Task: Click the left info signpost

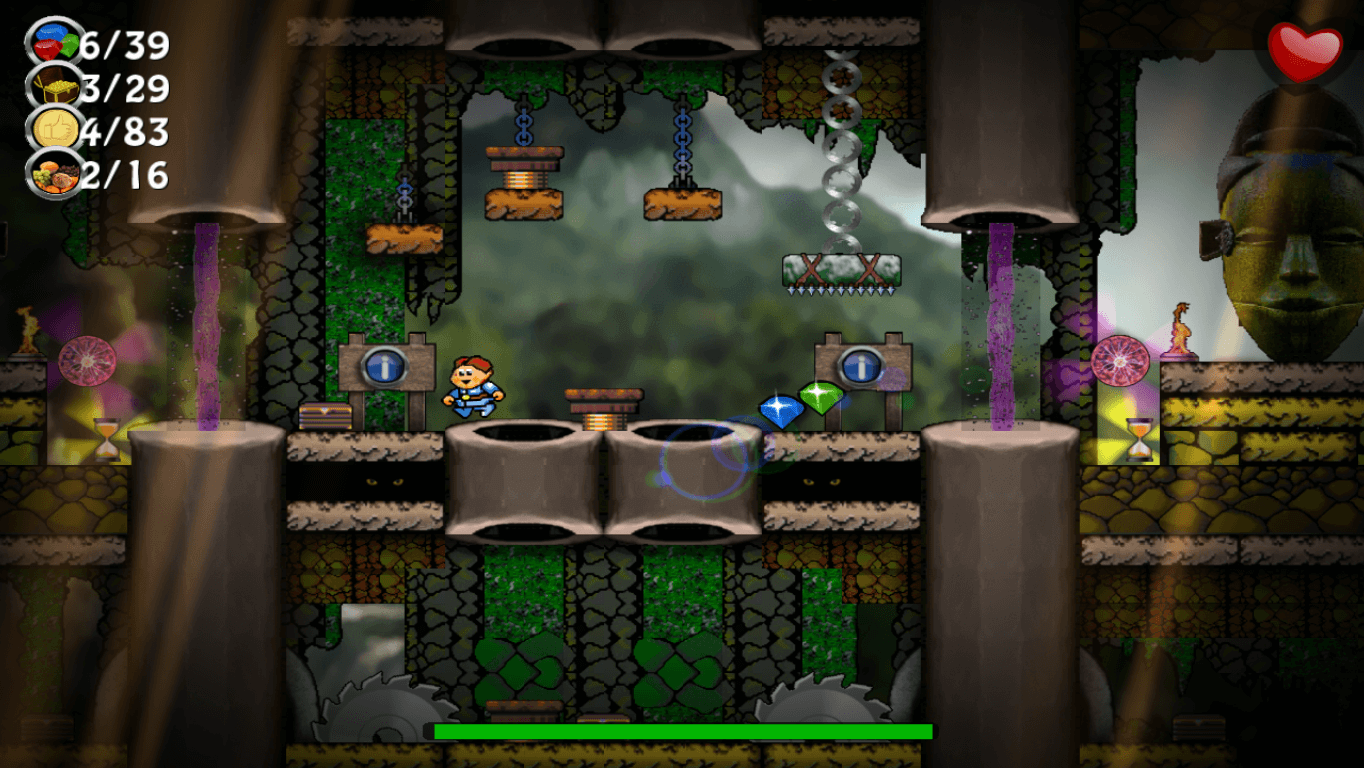Action: coord(385,368)
